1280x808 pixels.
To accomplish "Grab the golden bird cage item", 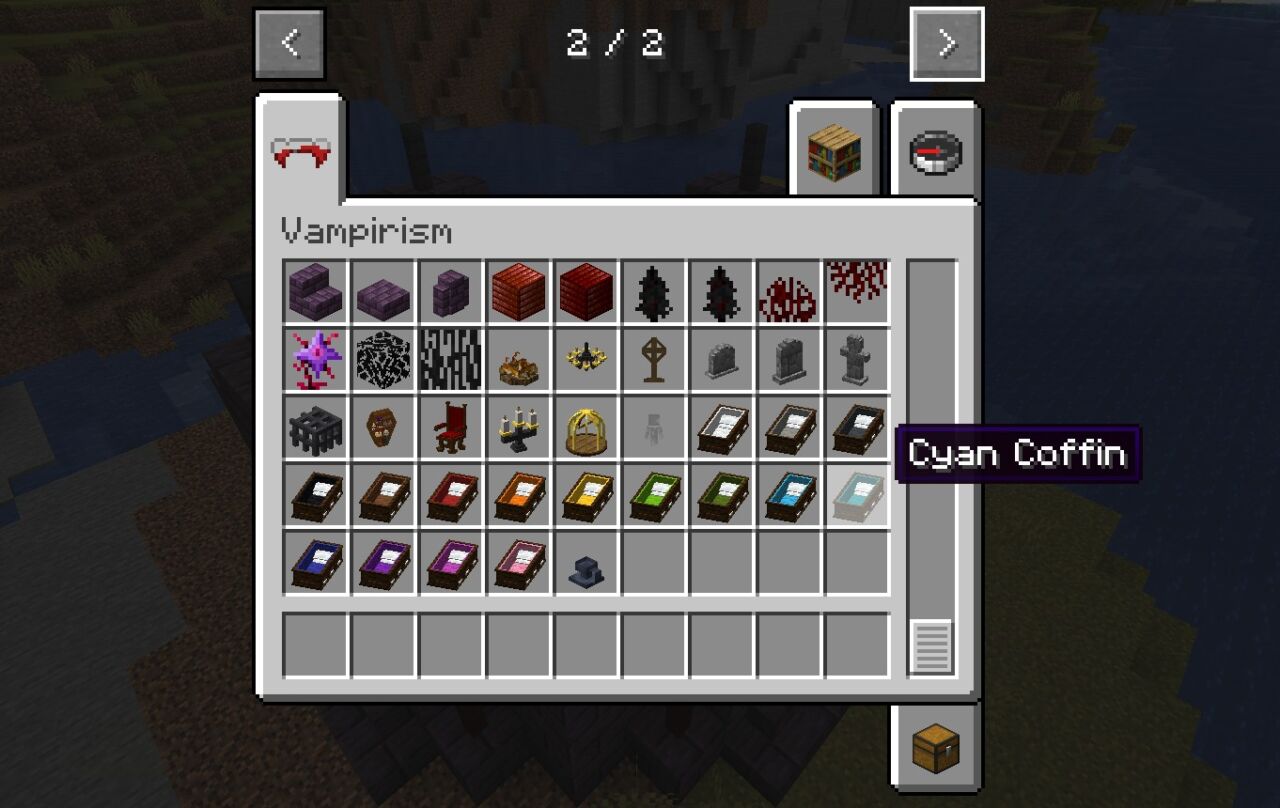I will coord(586,428).
